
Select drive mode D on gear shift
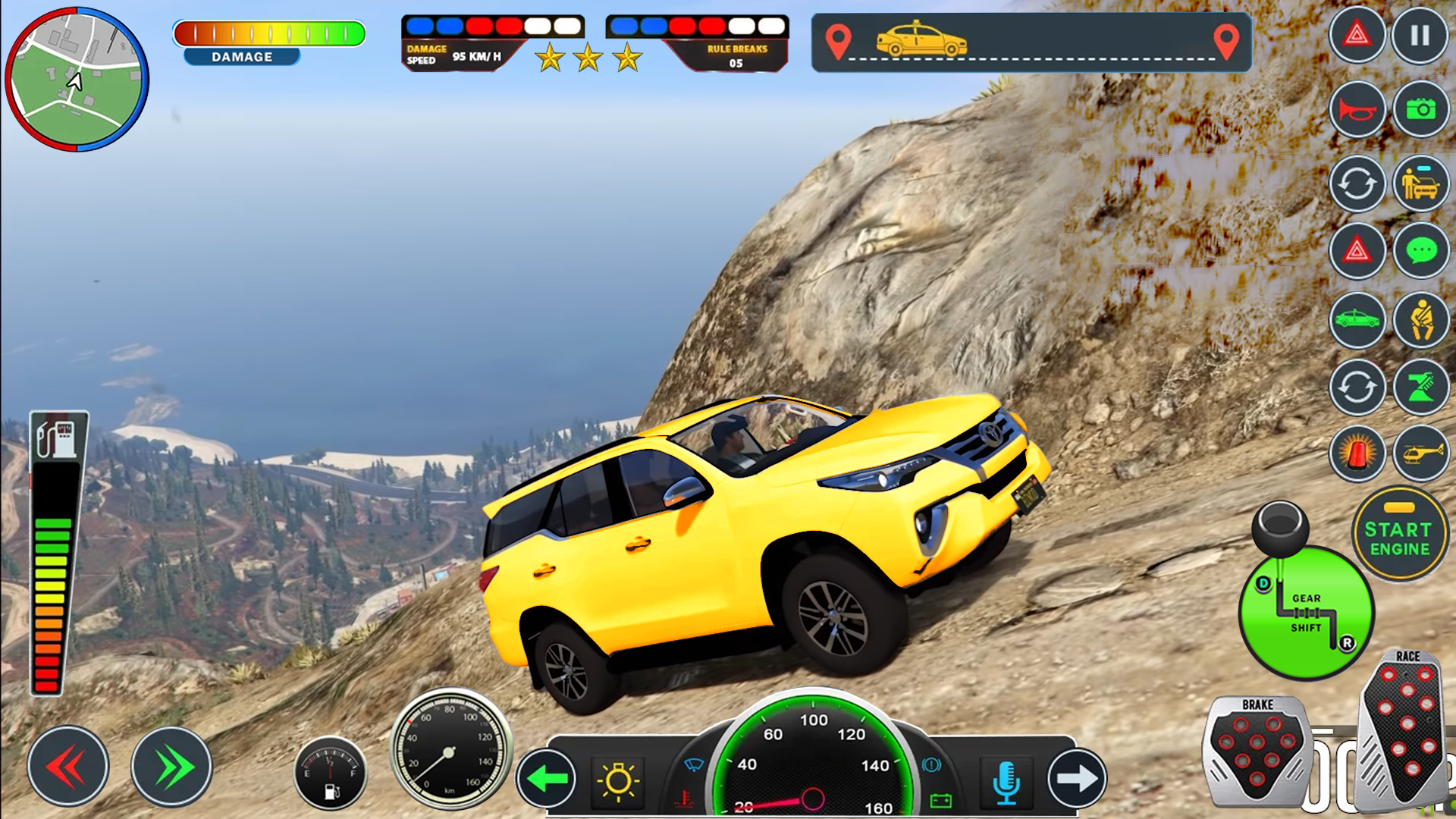(x=1262, y=585)
